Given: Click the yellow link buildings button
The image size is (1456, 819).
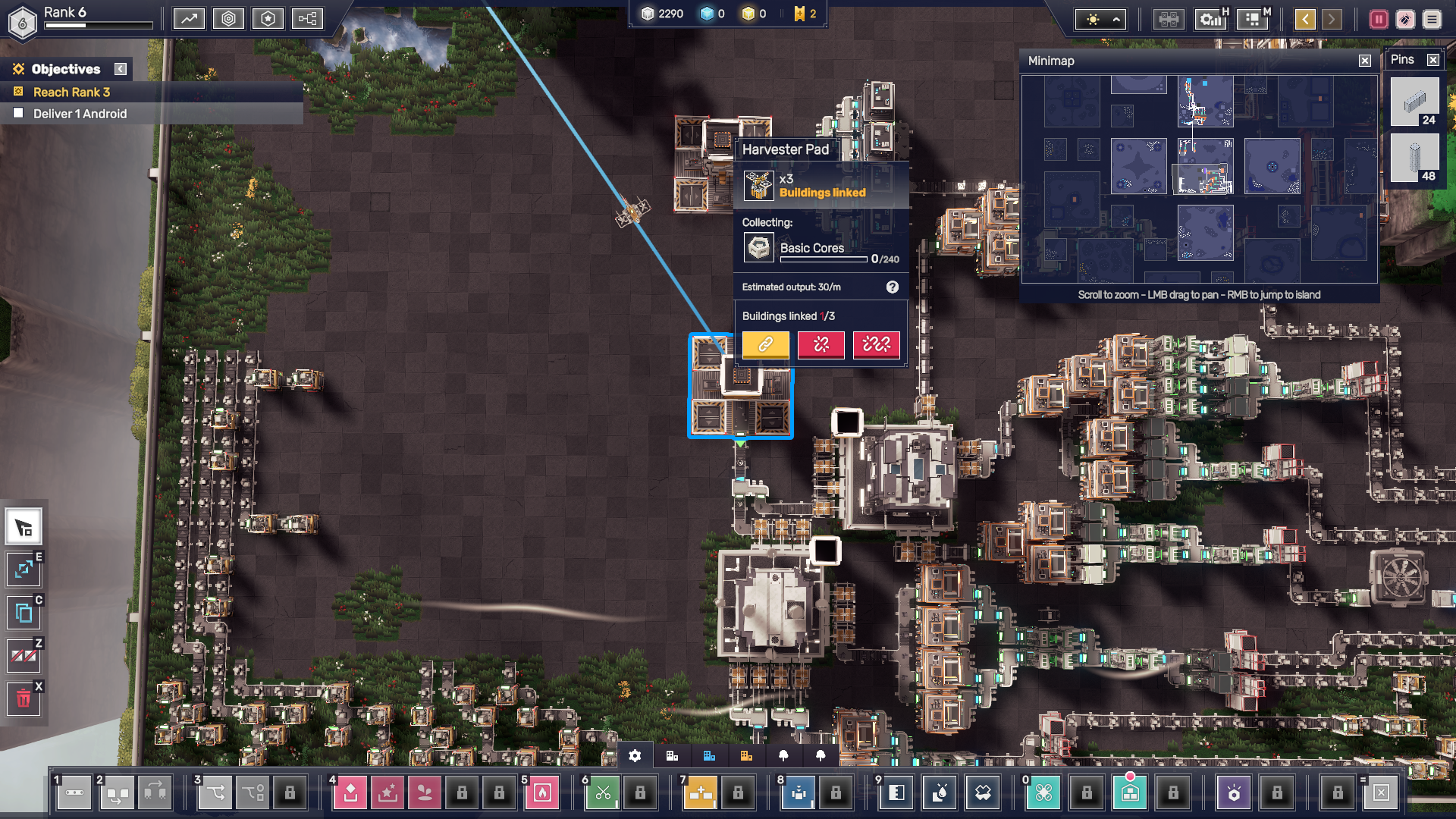Looking at the screenshot, I should click(765, 344).
